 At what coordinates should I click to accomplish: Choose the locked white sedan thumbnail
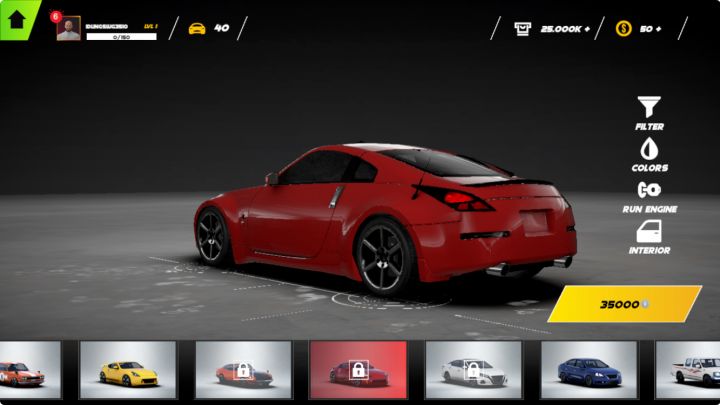coord(473,370)
